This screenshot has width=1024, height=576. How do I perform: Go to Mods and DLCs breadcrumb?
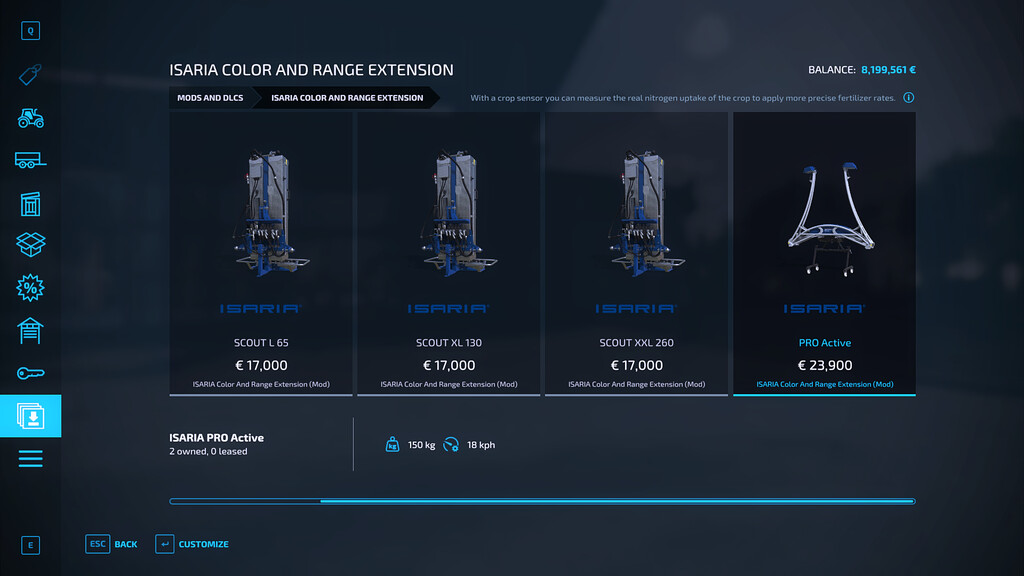click(x=210, y=98)
